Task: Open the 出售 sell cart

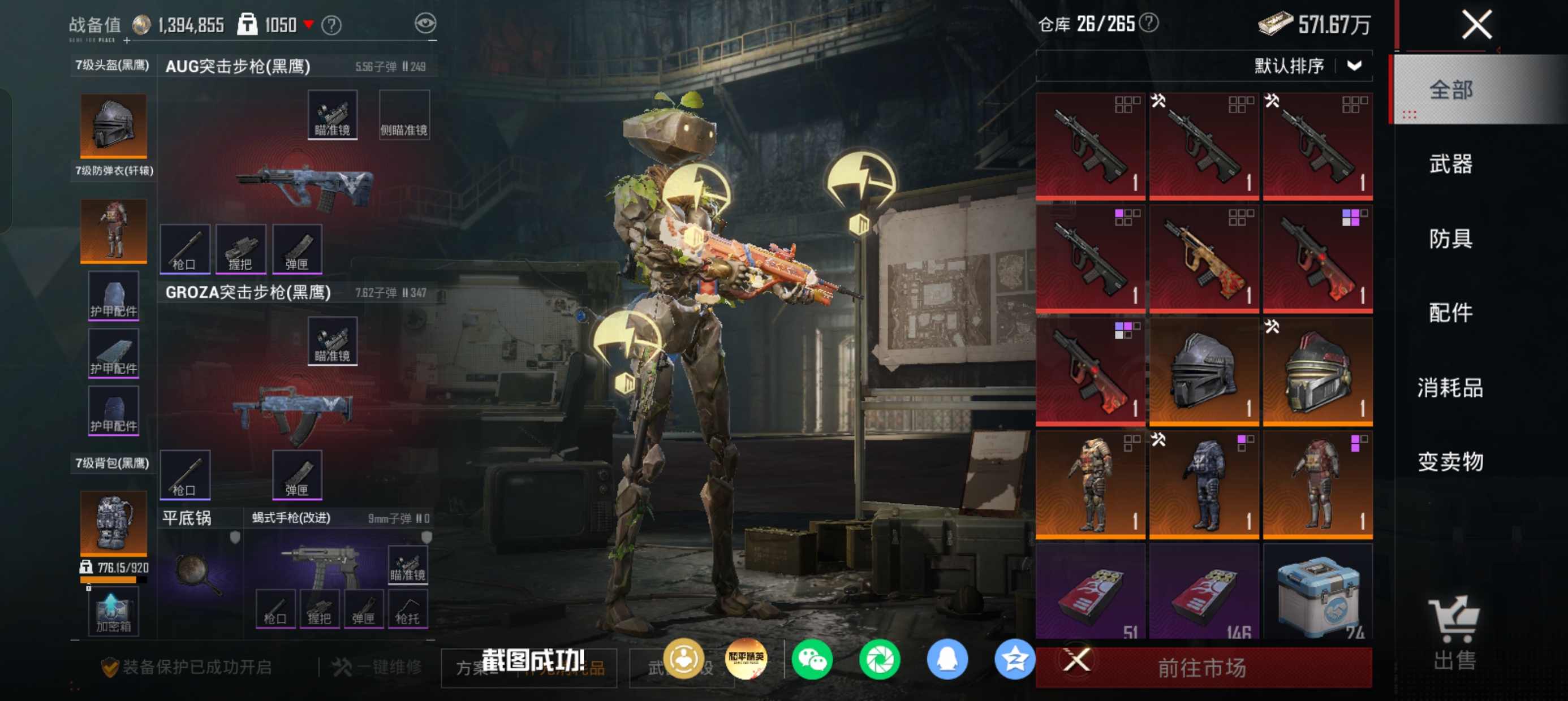Action: point(1454,633)
